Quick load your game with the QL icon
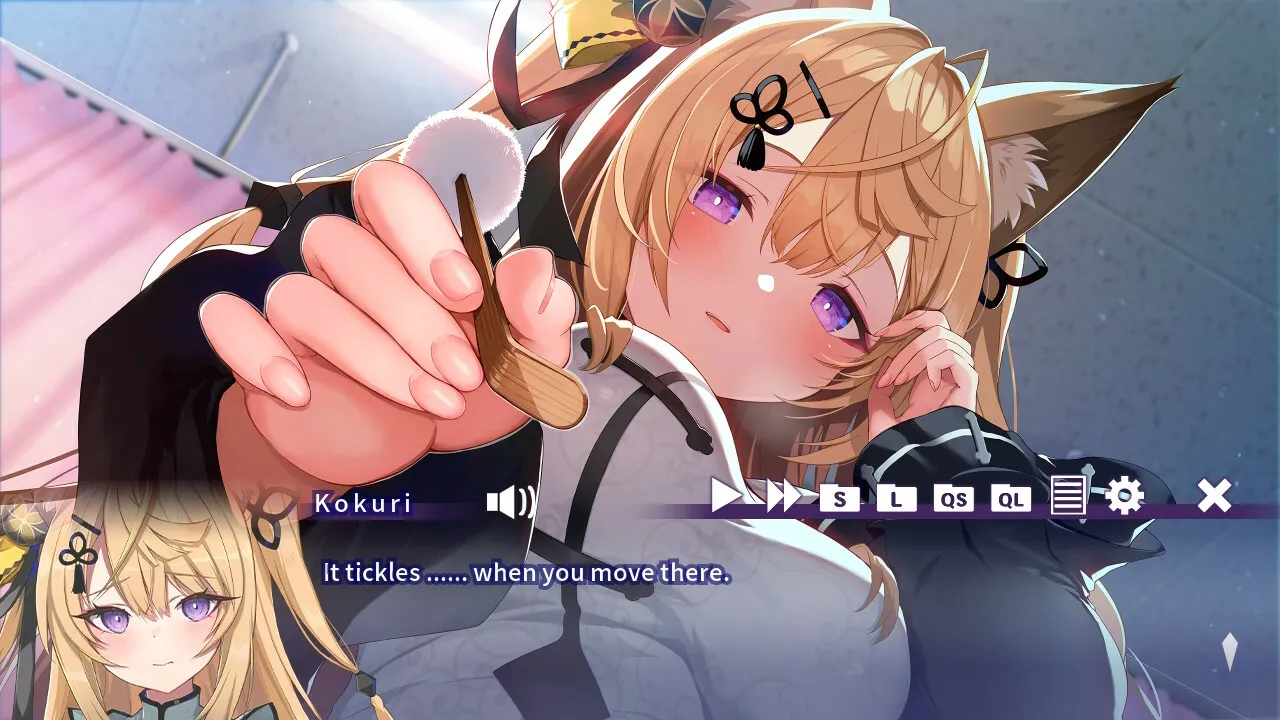 tap(1011, 500)
